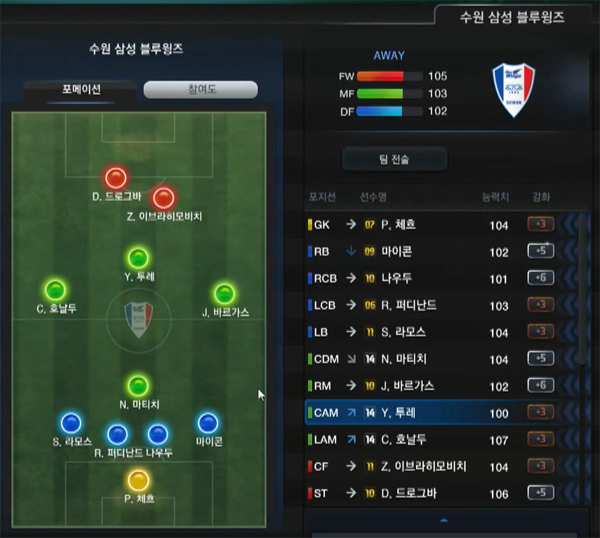Select the LAM 호날두 list row

click(x=430, y=439)
